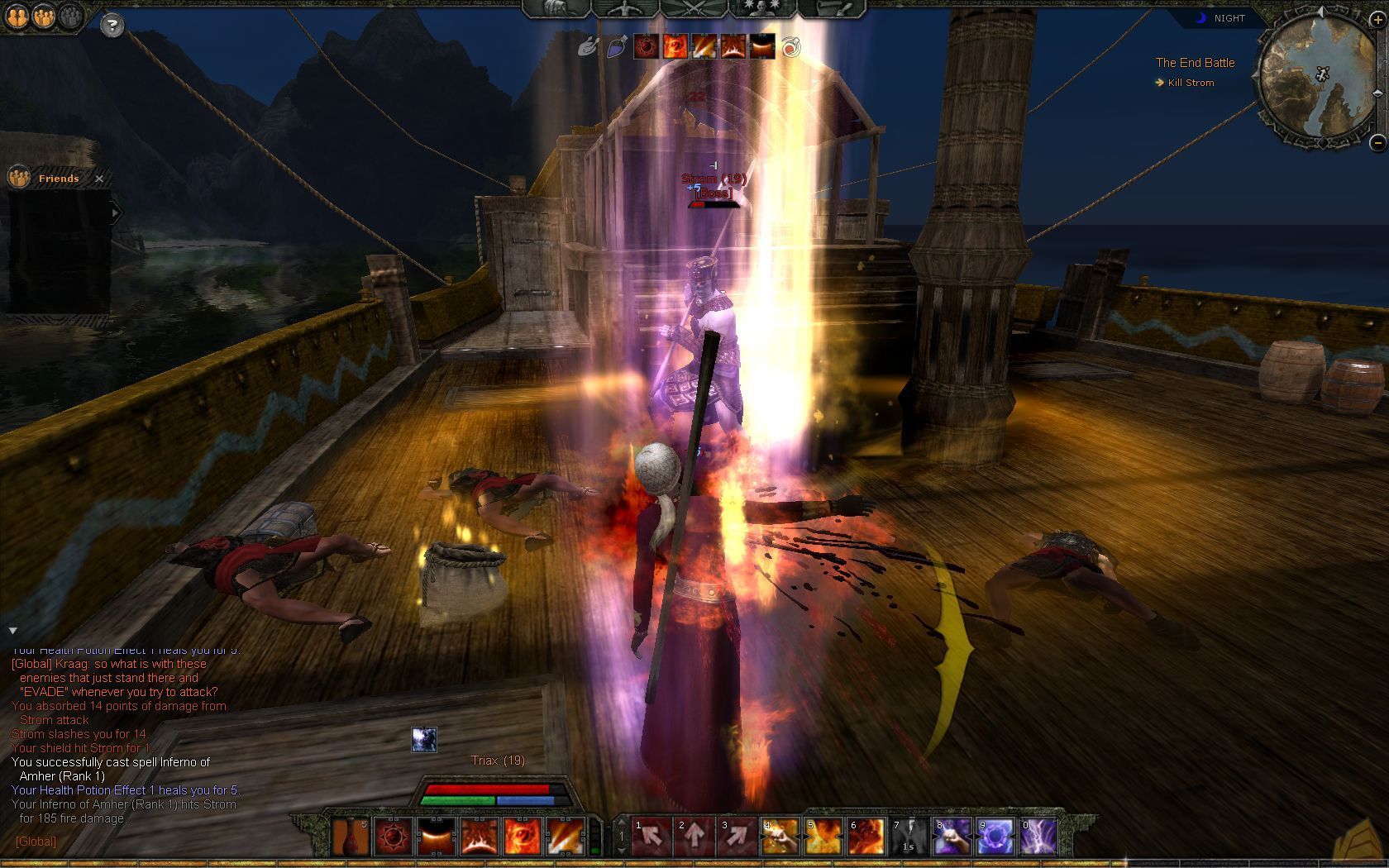This screenshot has height=868, width=1389.
Task: Select hotbar slot 2 up arrow
Action: click(694, 837)
